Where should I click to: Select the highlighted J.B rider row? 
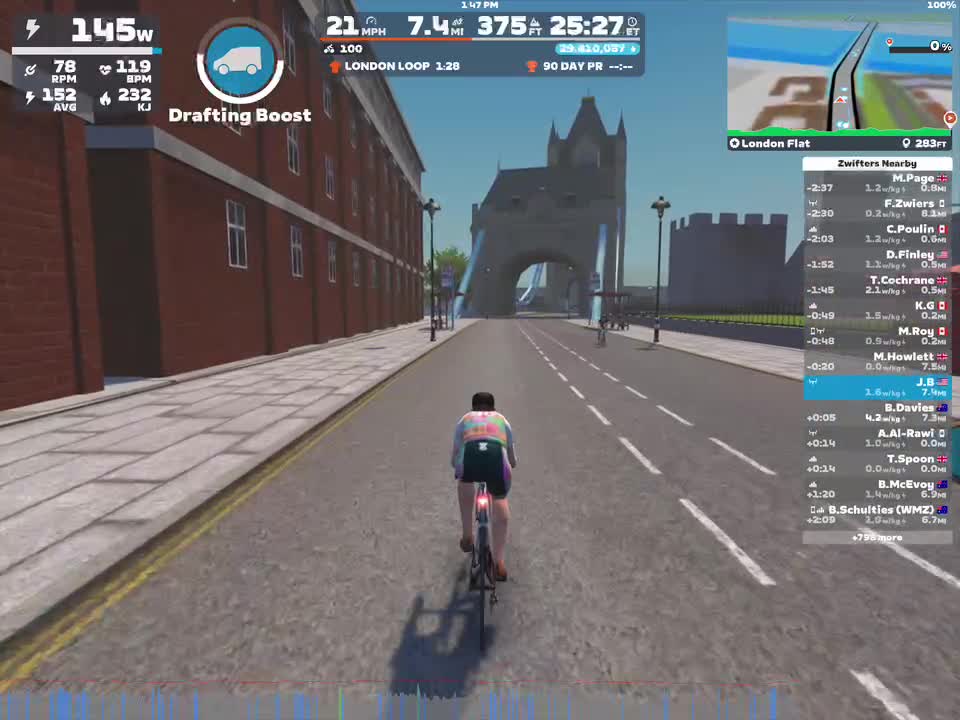click(x=877, y=387)
